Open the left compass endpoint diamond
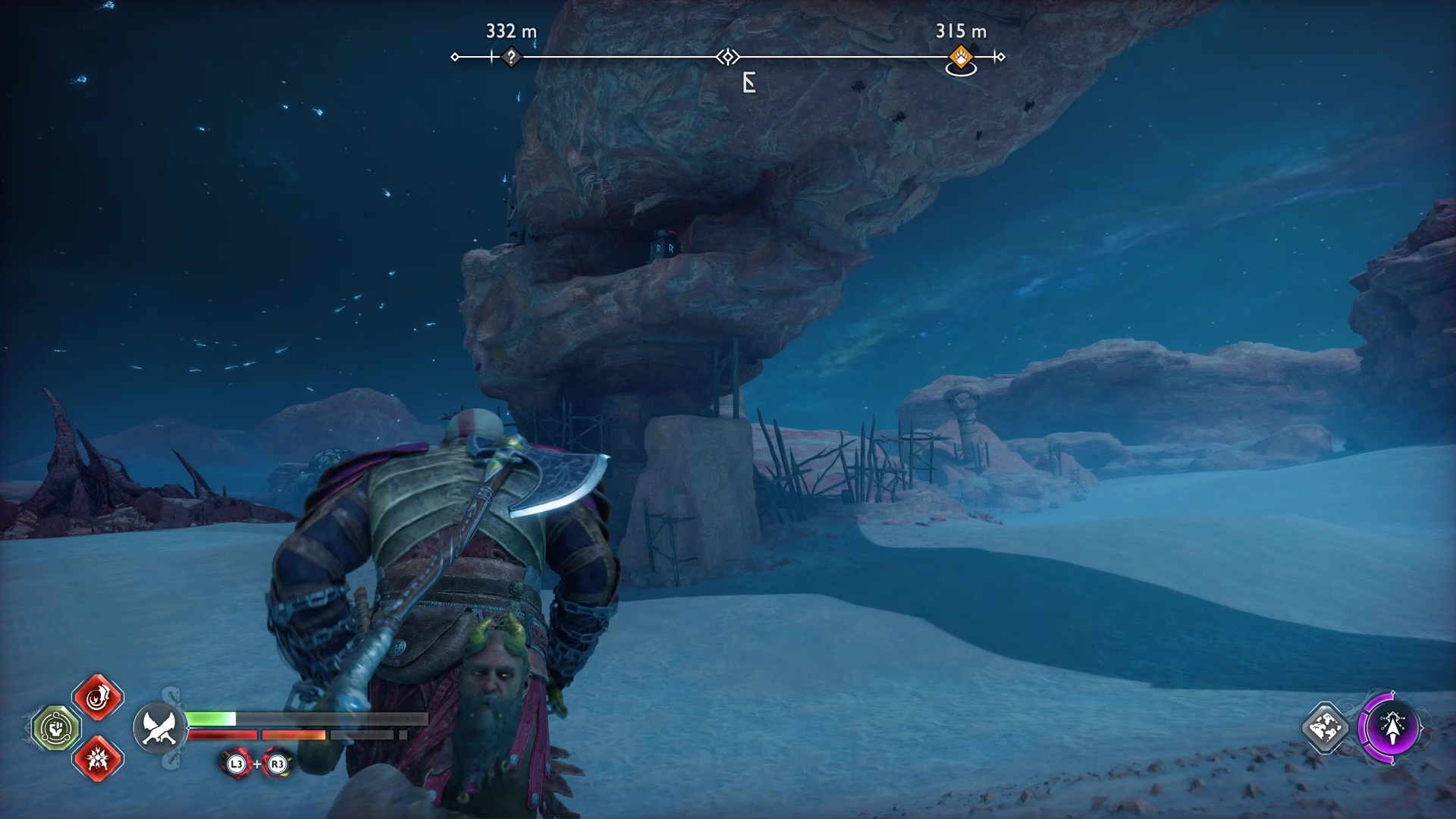This screenshot has width=1456, height=819. coord(455,55)
